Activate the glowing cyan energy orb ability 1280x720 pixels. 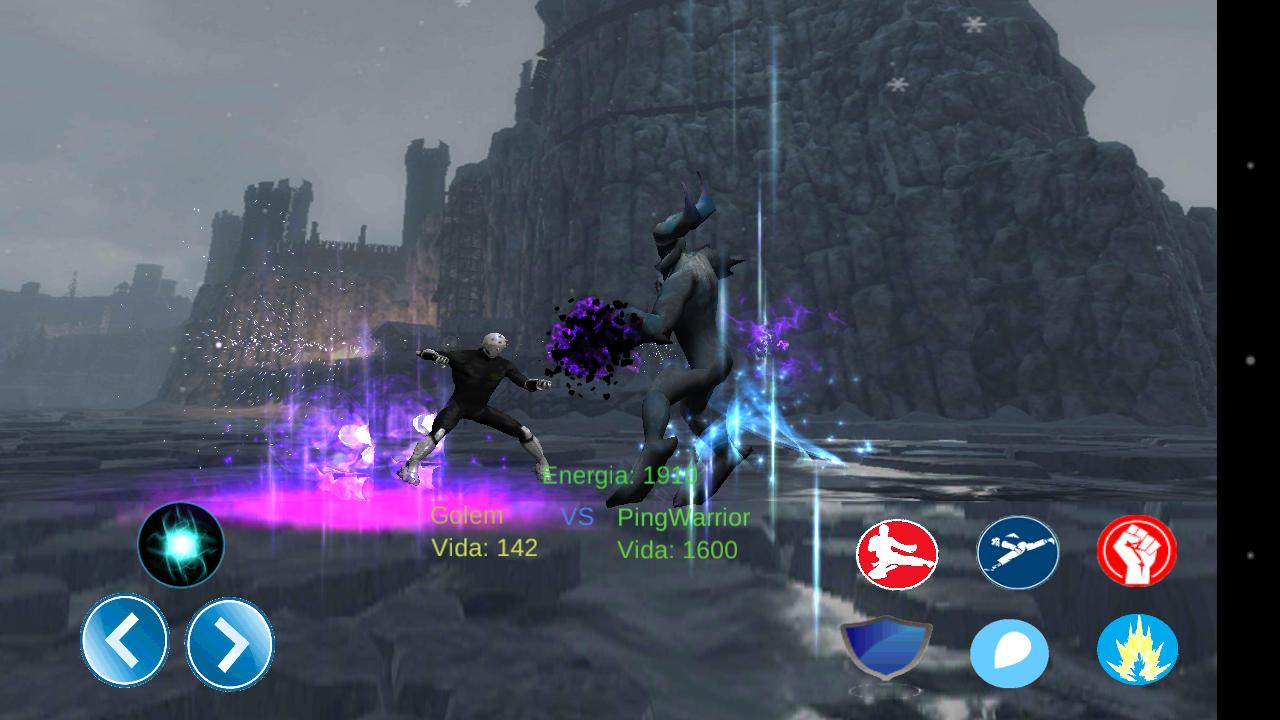(x=181, y=544)
